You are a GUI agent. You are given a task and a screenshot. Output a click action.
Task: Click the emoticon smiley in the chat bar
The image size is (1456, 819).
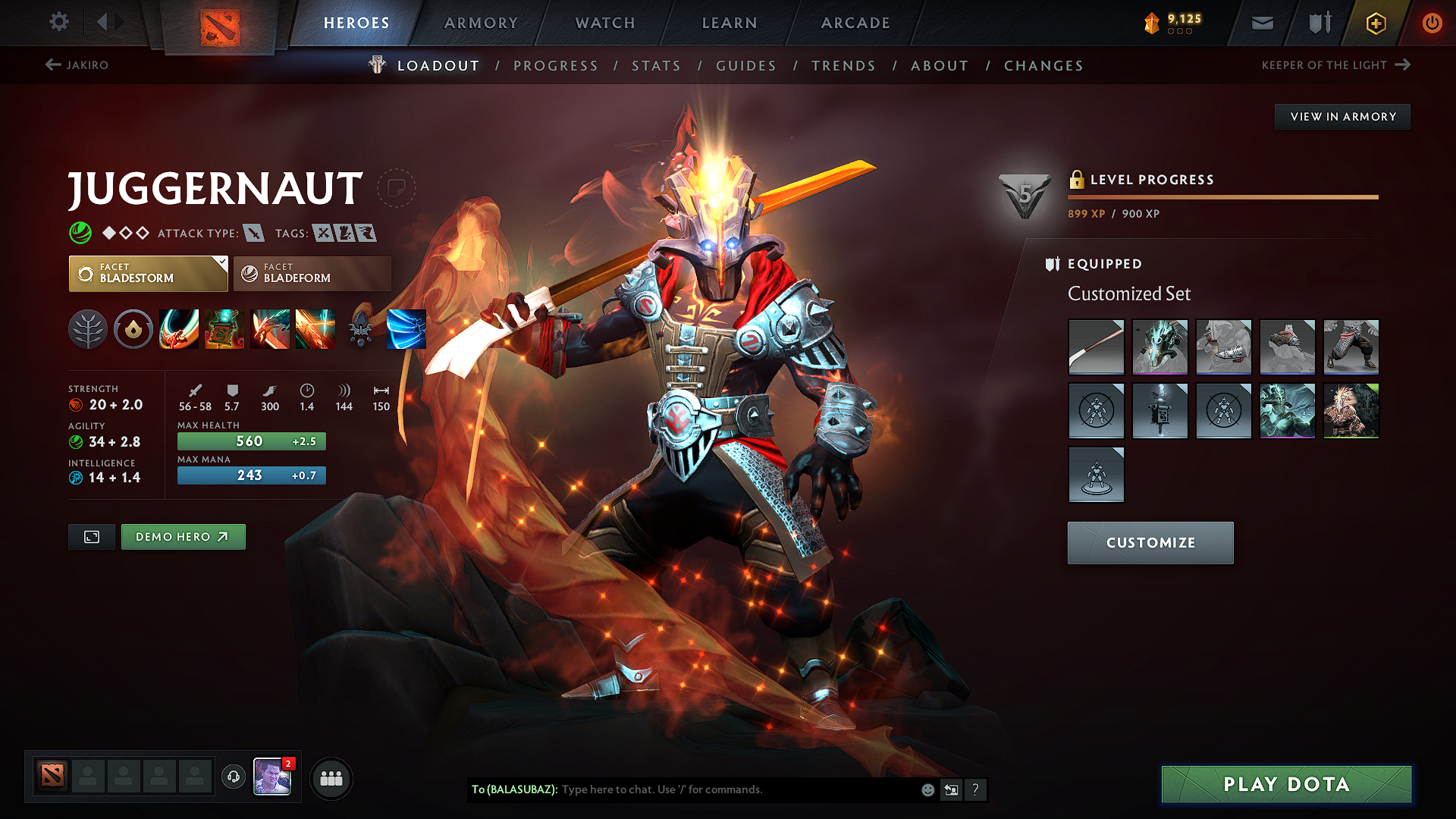coord(927,789)
